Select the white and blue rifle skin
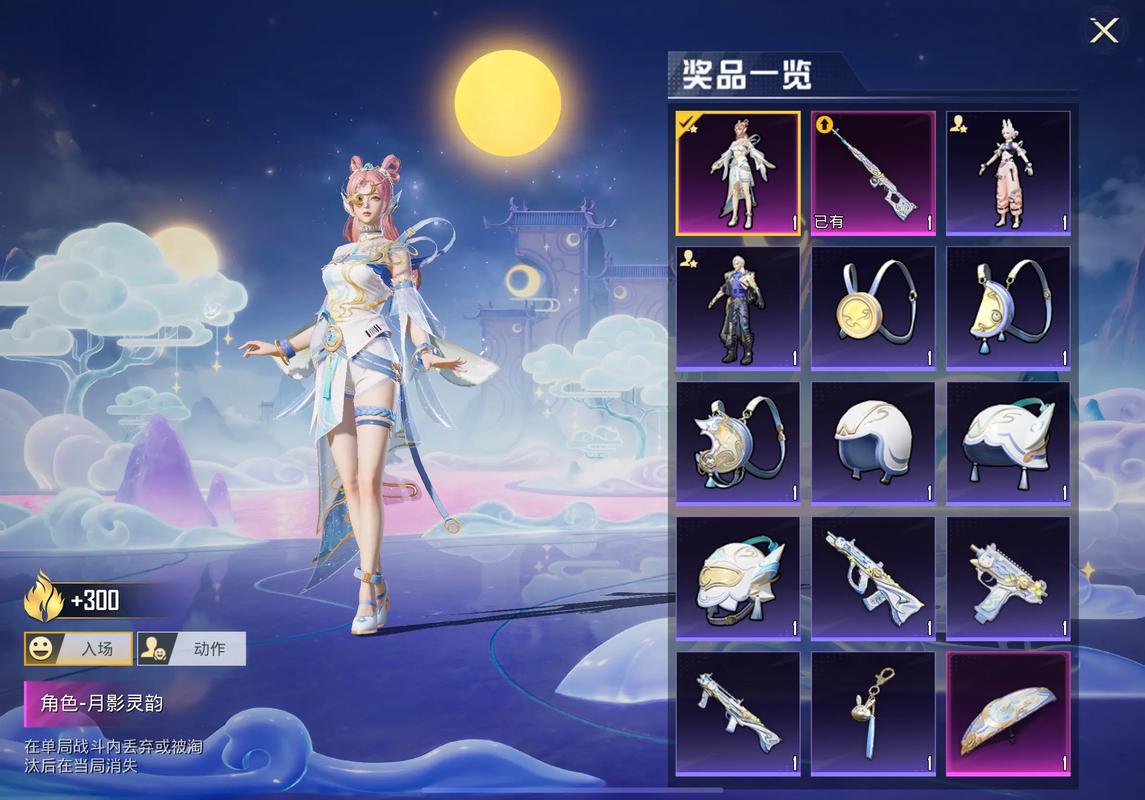This screenshot has height=800, width=1145. pos(738,713)
